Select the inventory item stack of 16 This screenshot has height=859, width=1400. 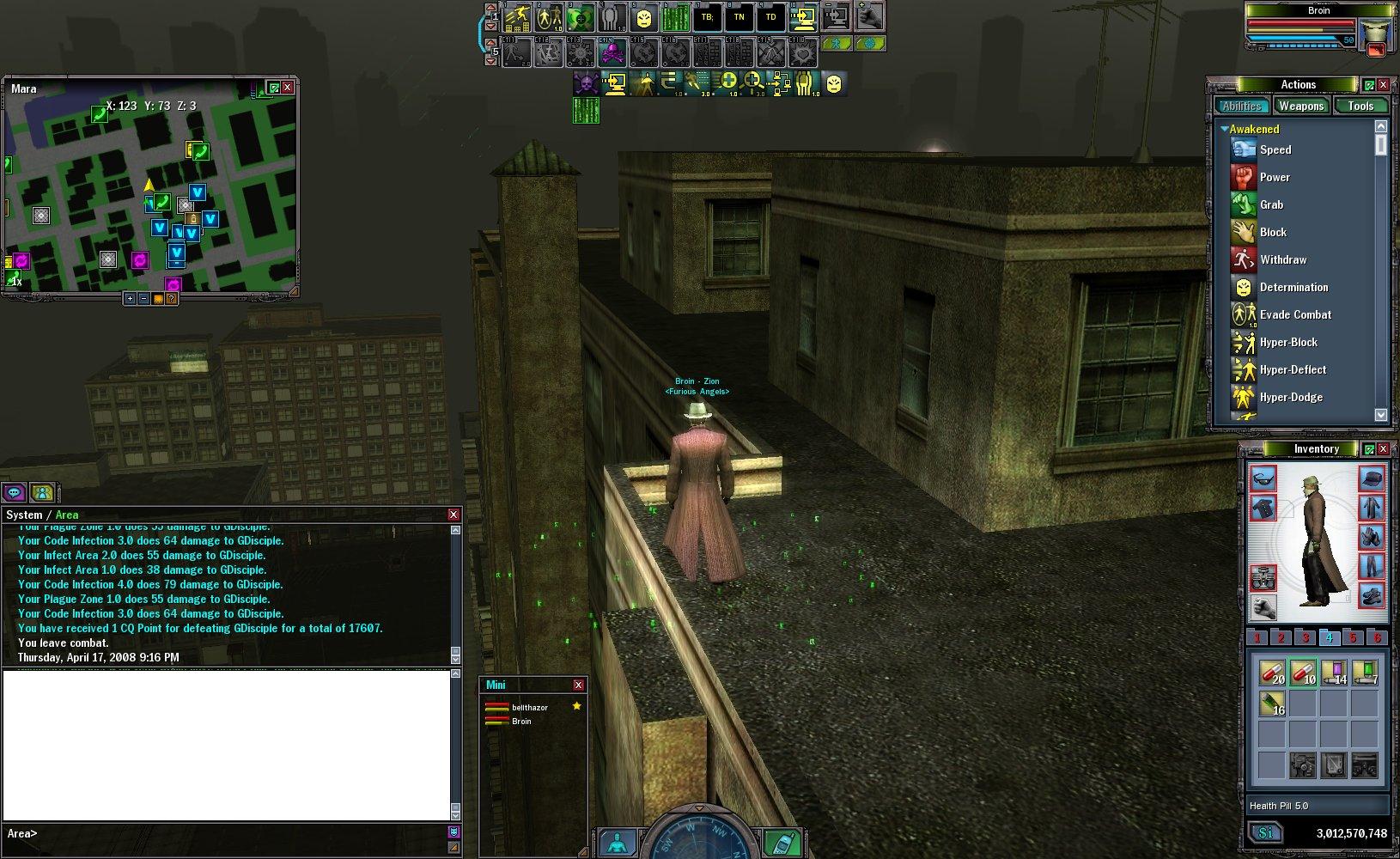(x=1271, y=704)
